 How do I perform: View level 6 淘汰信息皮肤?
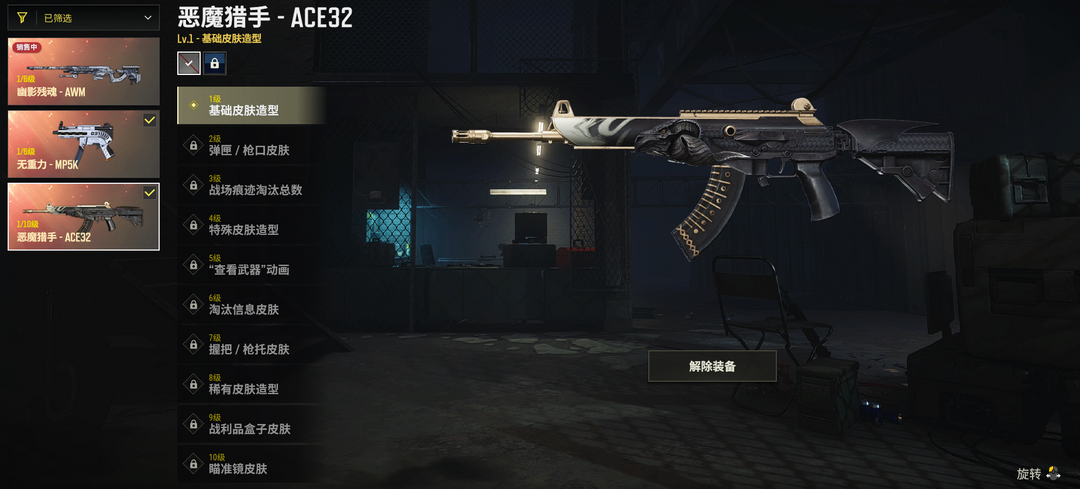coord(251,305)
